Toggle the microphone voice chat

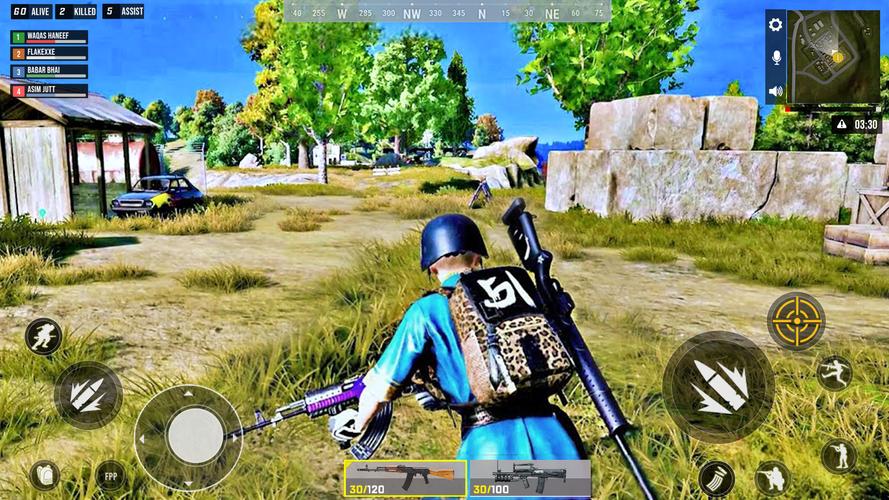click(x=775, y=58)
